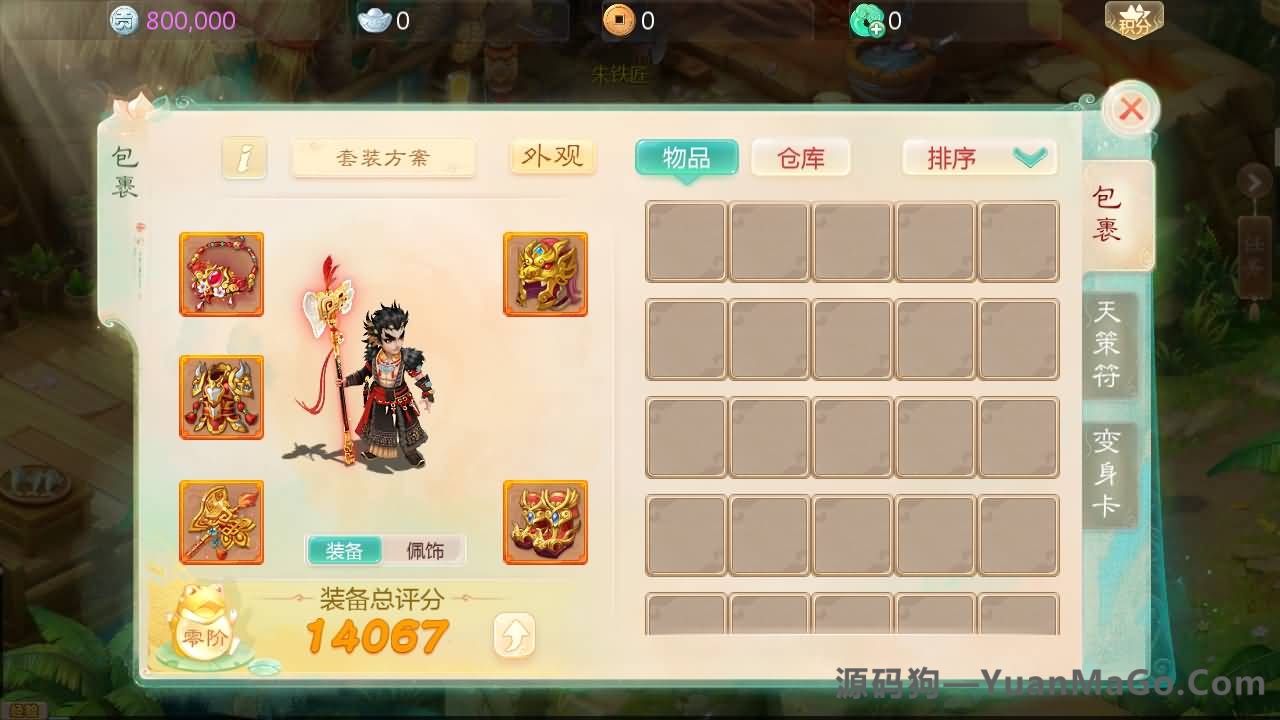Select the equipped armor item
This screenshot has height=720, width=1280.
point(221,397)
